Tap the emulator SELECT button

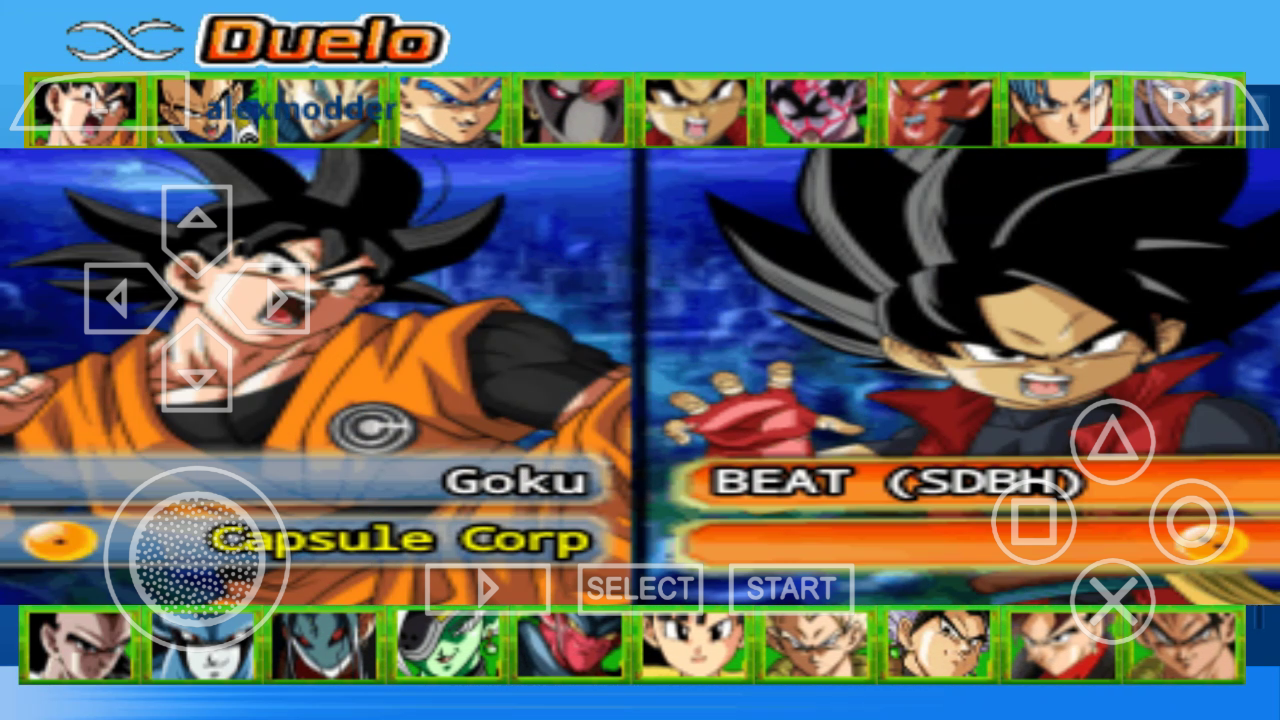[640, 589]
